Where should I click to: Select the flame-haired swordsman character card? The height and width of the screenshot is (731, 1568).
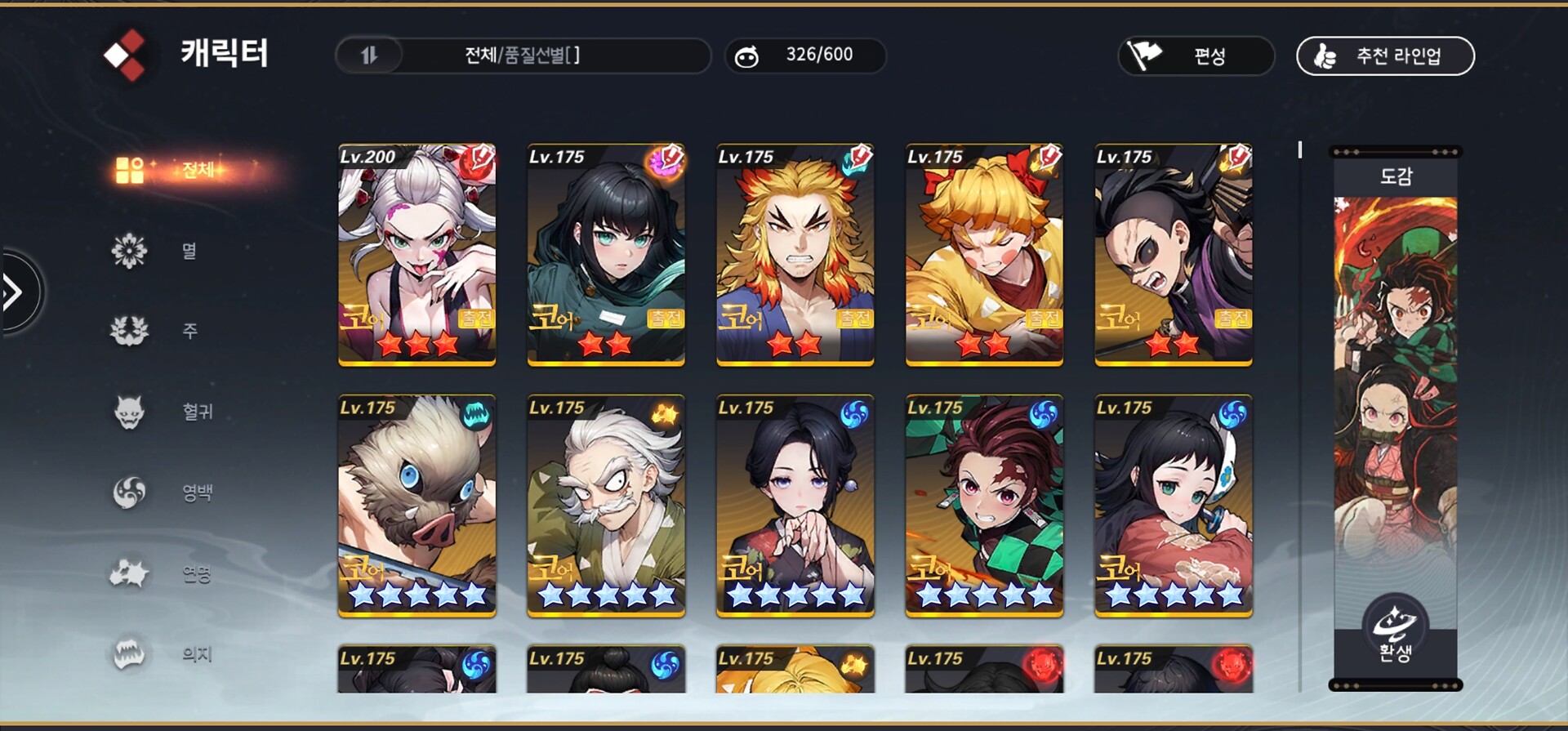coord(795,254)
